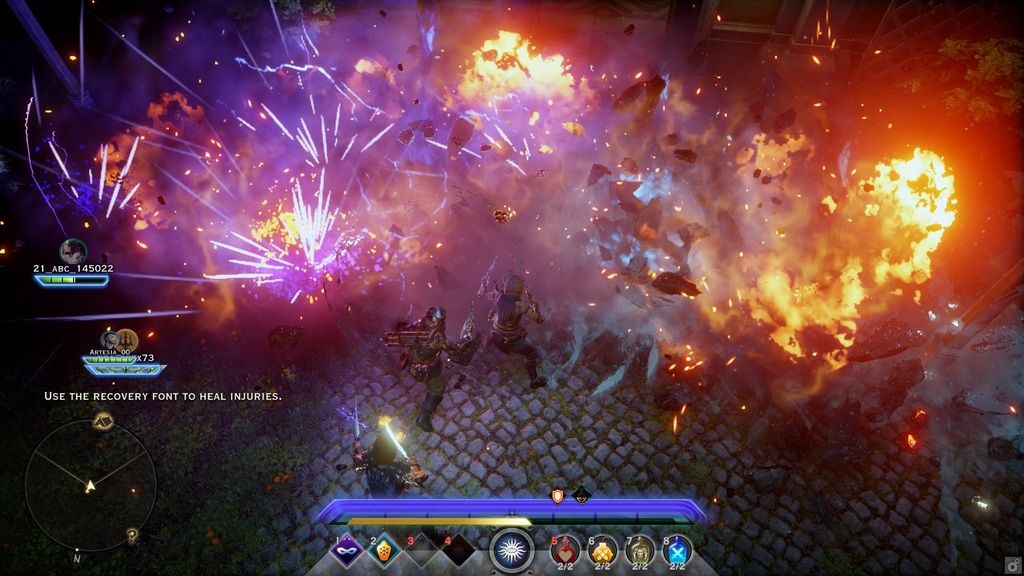This screenshot has height=576, width=1024.
Task: Use the orange flask ability in slot 2
Action: [385, 551]
